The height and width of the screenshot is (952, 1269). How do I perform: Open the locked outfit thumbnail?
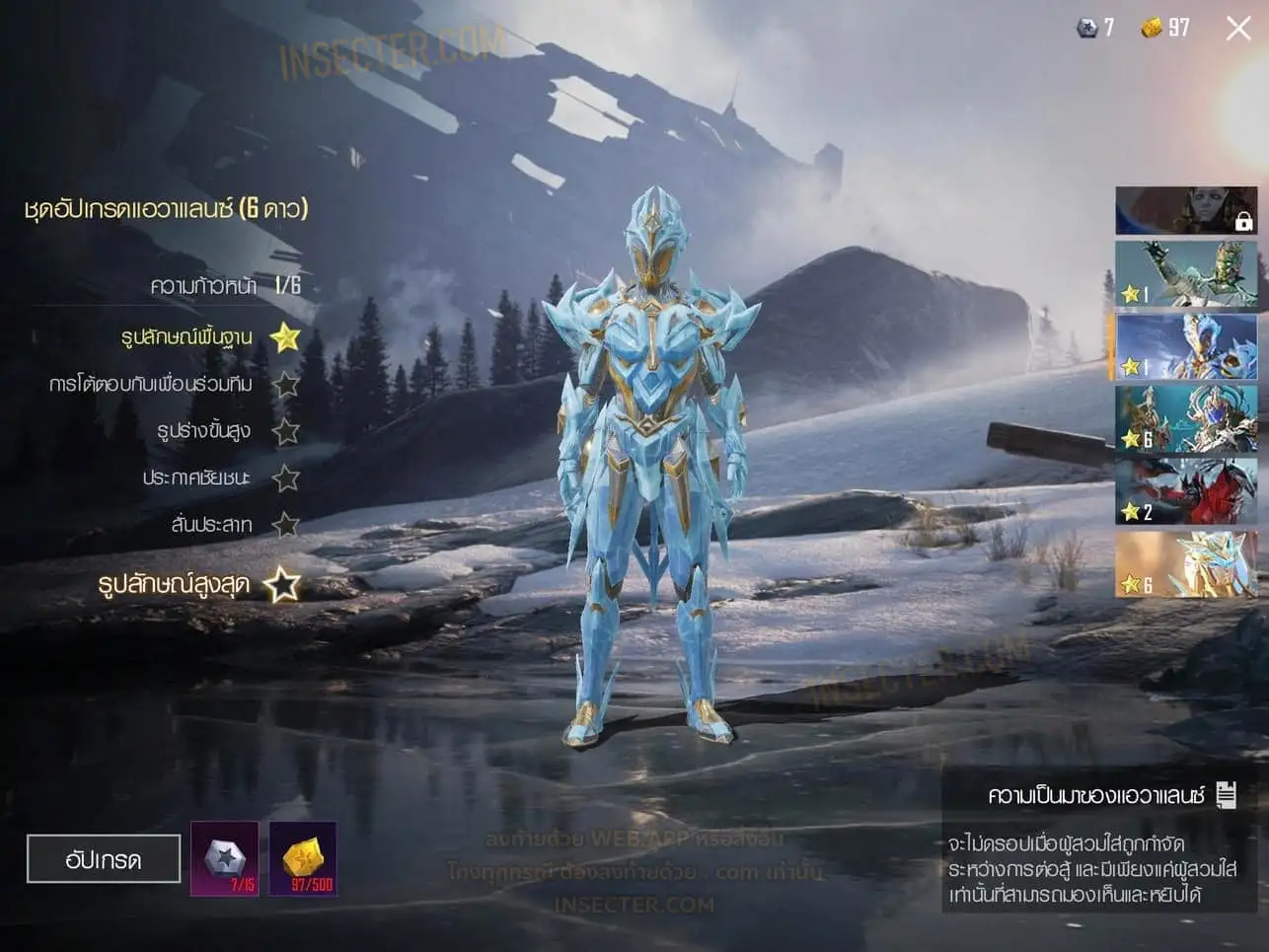[x=1186, y=211]
